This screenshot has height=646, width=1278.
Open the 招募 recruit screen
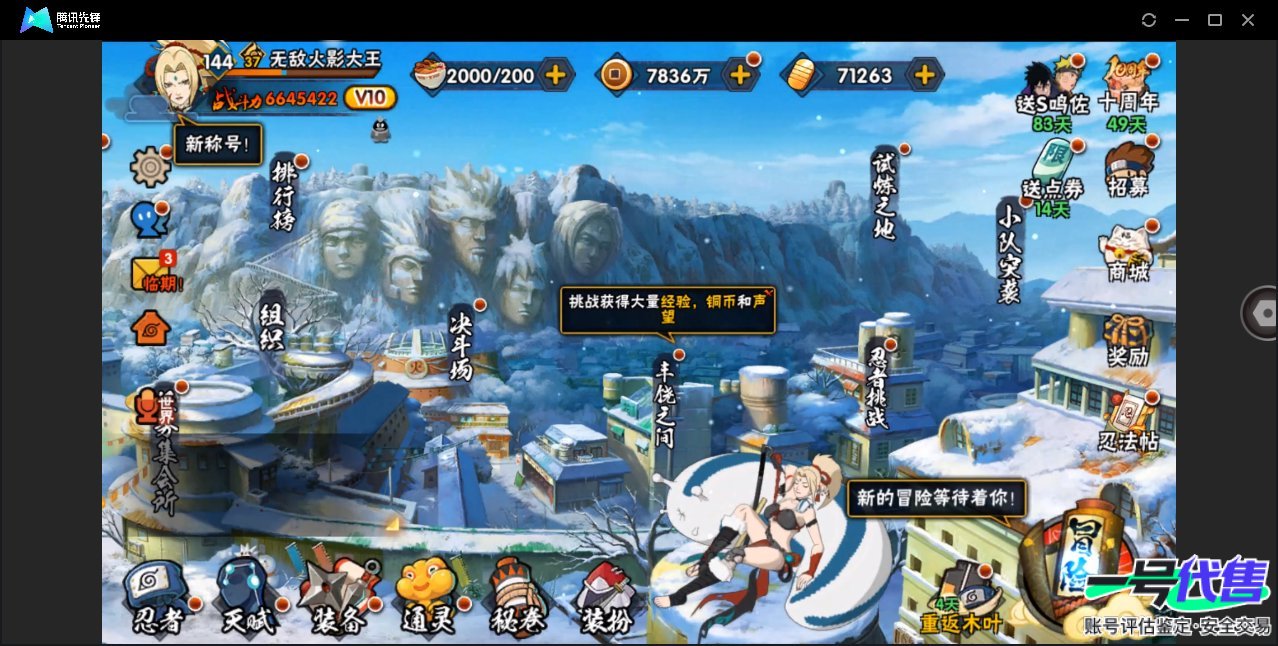(1128, 170)
